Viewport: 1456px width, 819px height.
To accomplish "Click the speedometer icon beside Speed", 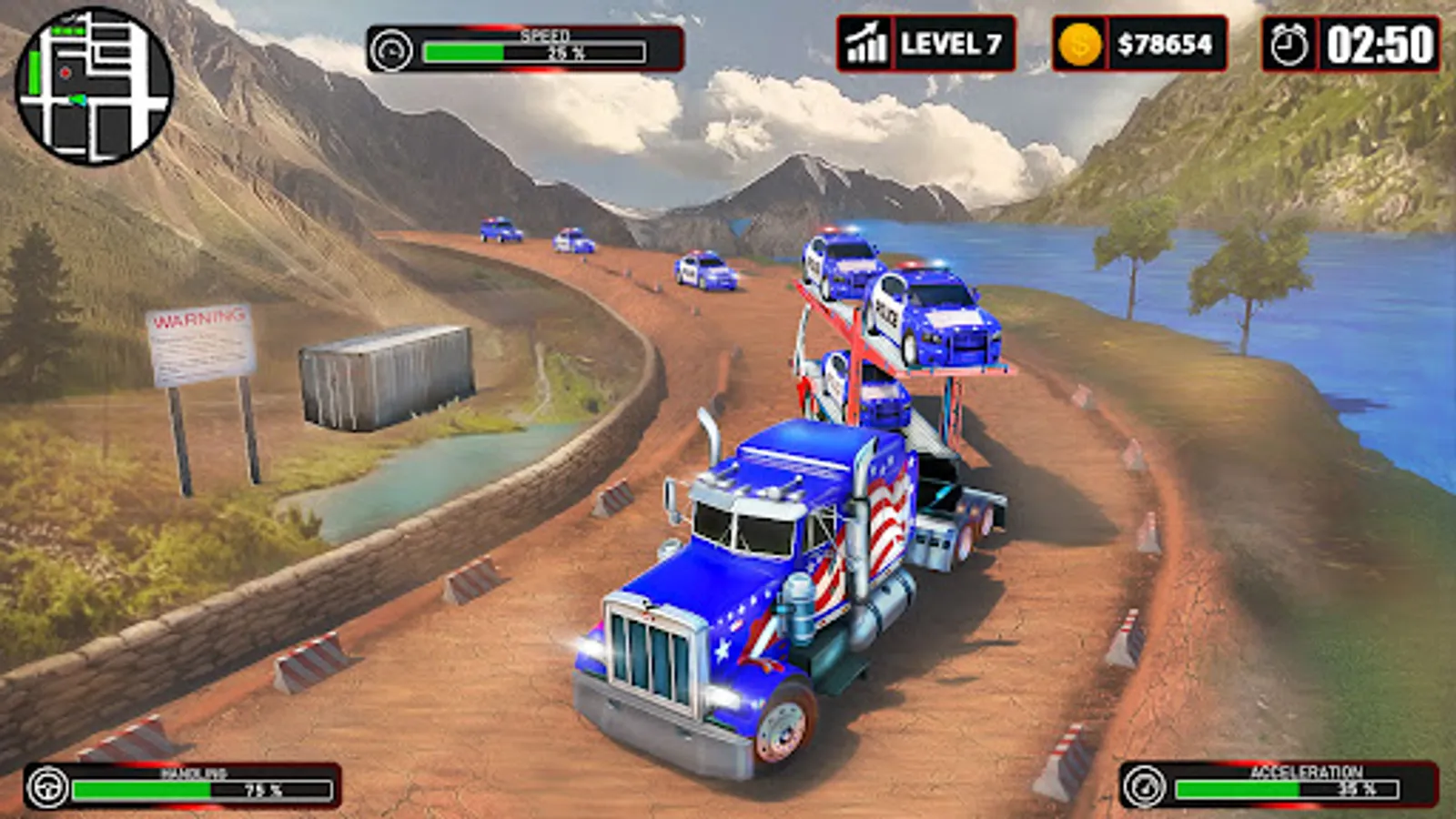I will click(x=393, y=50).
